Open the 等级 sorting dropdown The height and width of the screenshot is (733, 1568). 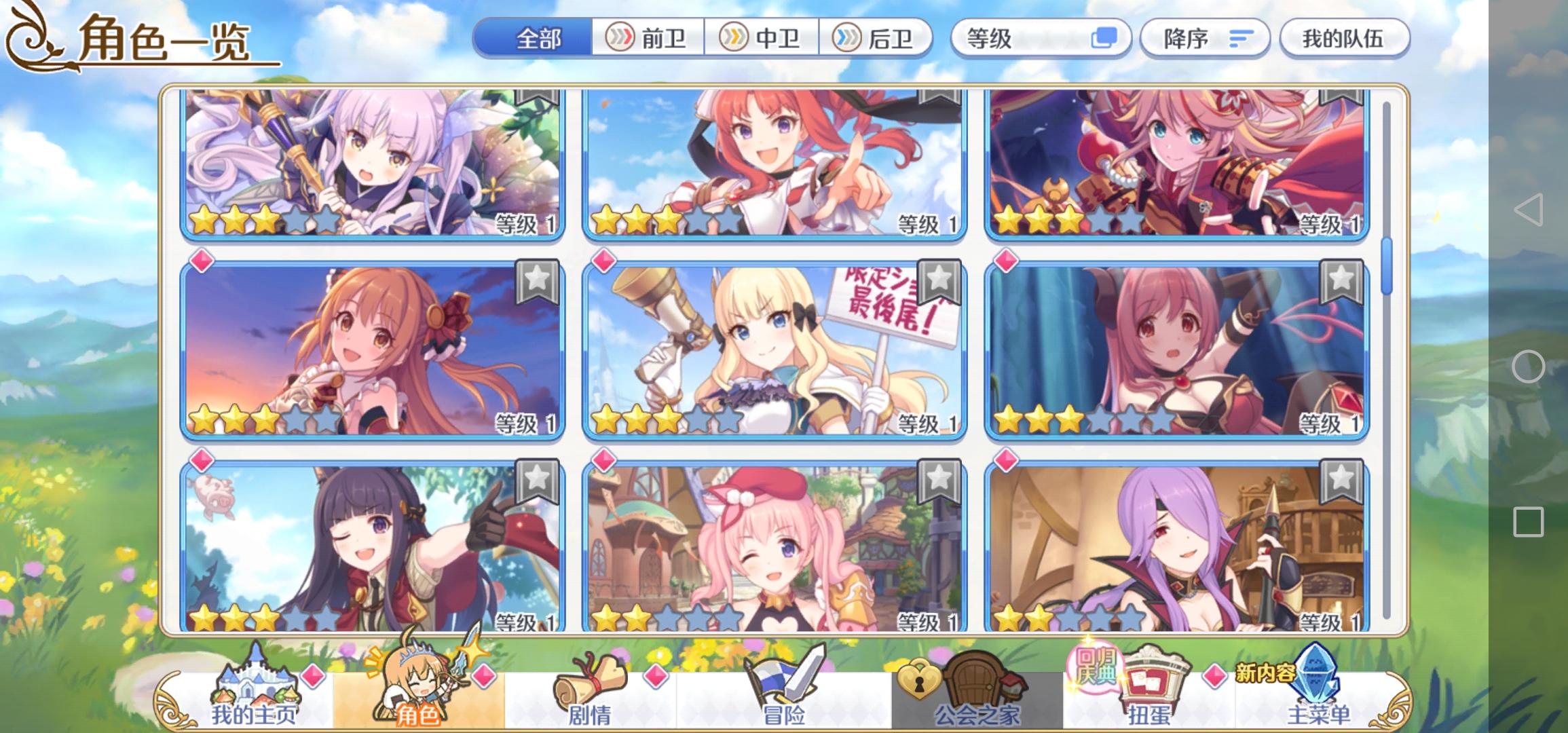tap(1040, 39)
